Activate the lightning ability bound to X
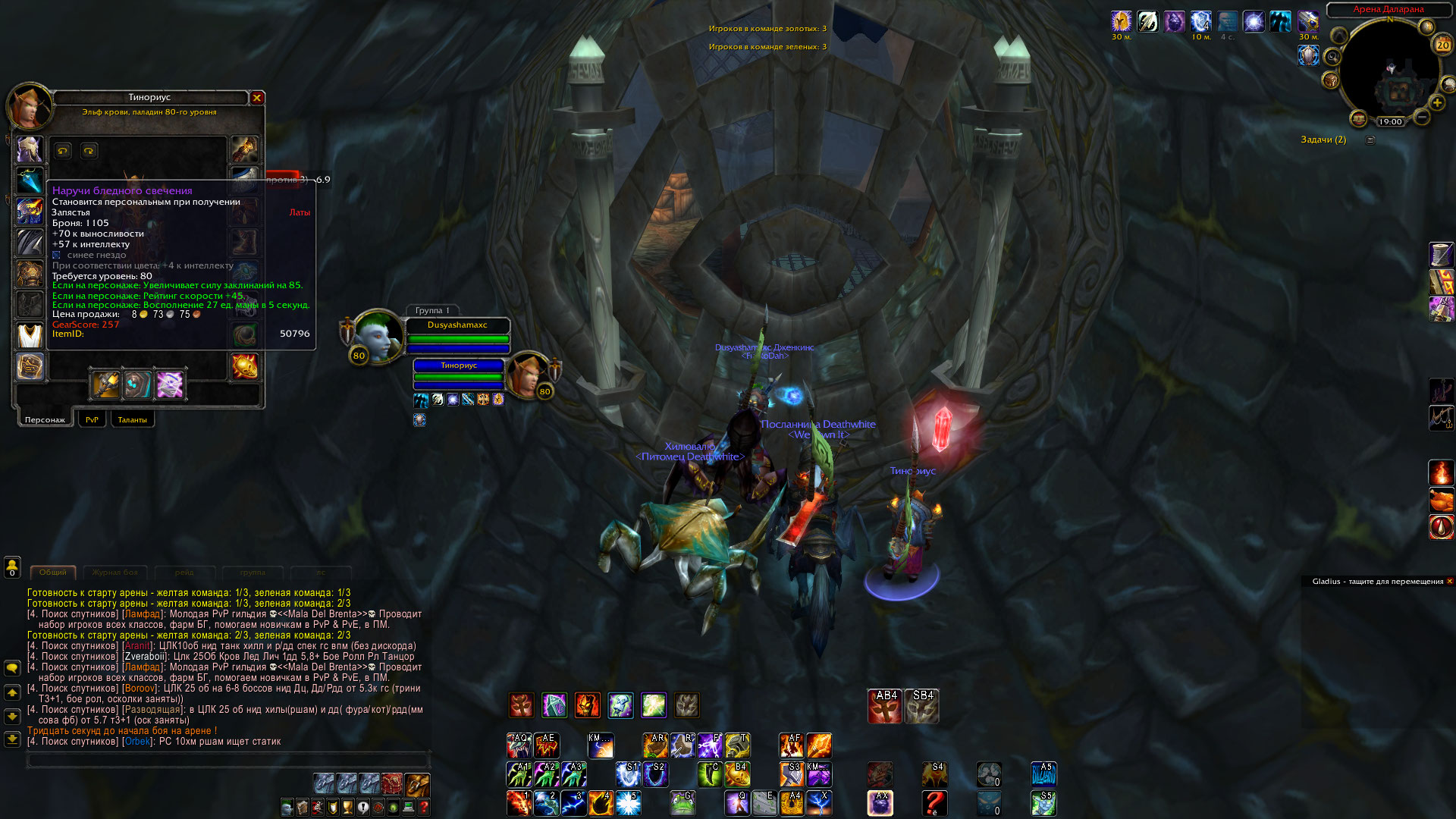The image size is (1456, 819). pos(820,803)
